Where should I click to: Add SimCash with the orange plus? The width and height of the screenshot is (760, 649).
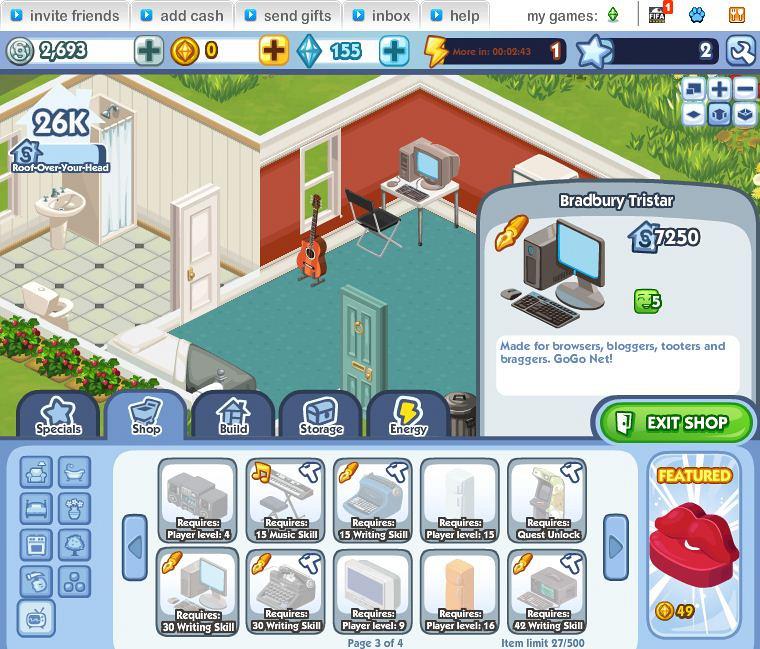click(273, 50)
